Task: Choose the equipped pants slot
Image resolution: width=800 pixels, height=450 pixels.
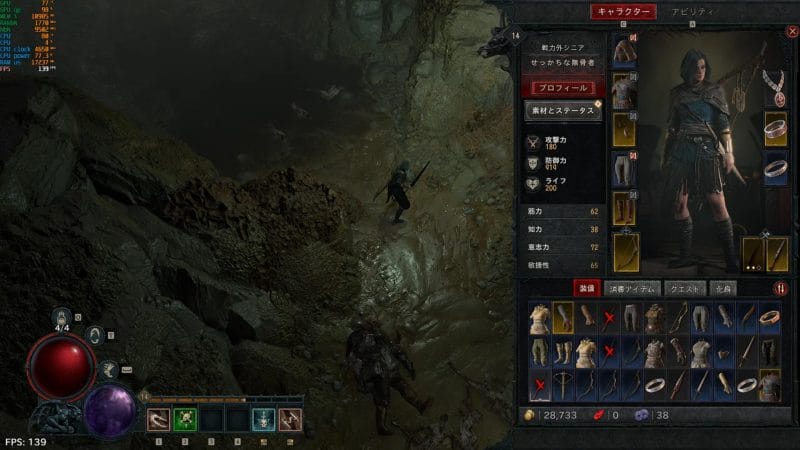Action: (624, 166)
